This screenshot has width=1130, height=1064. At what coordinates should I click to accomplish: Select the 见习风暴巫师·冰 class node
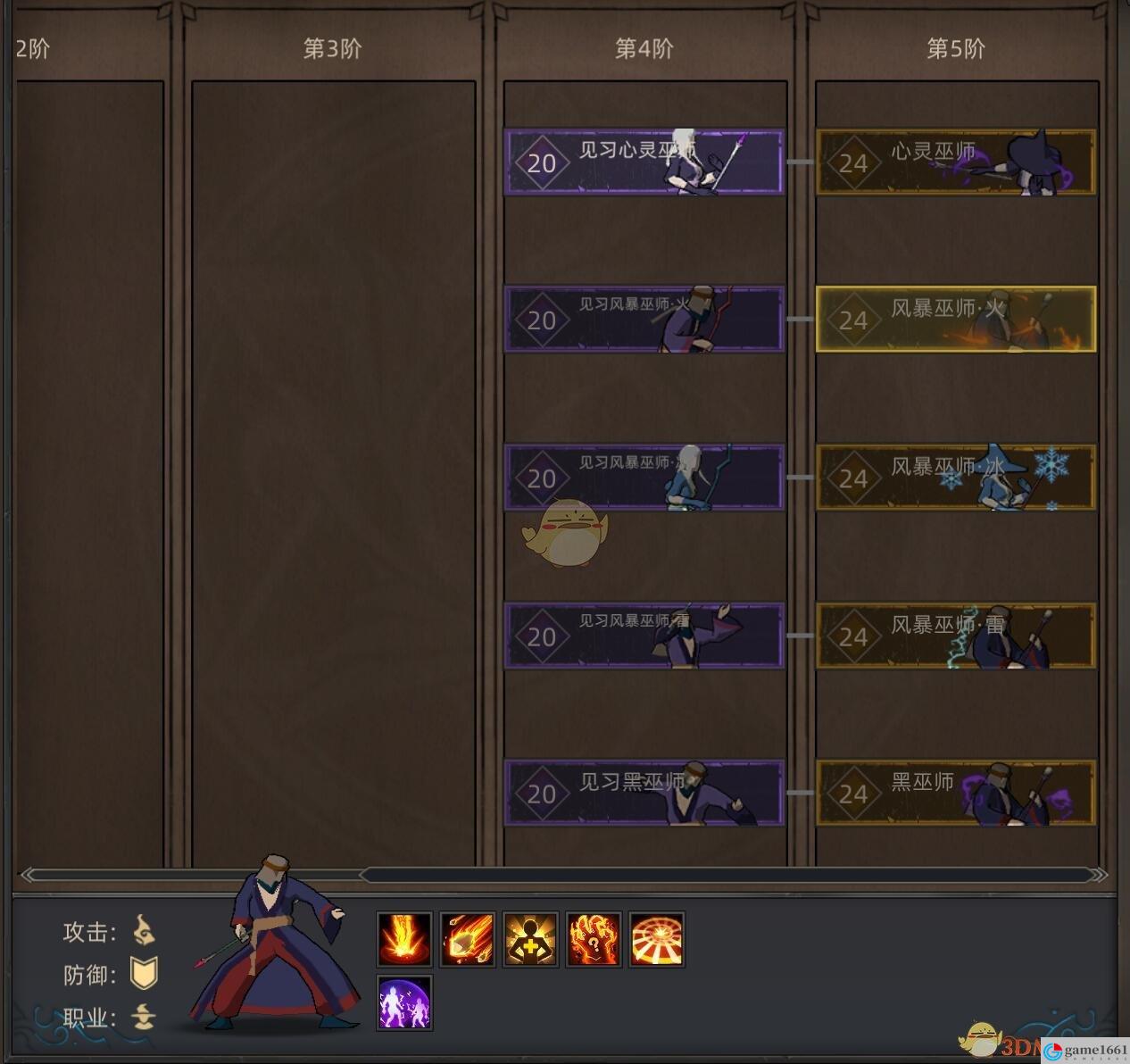point(644,478)
